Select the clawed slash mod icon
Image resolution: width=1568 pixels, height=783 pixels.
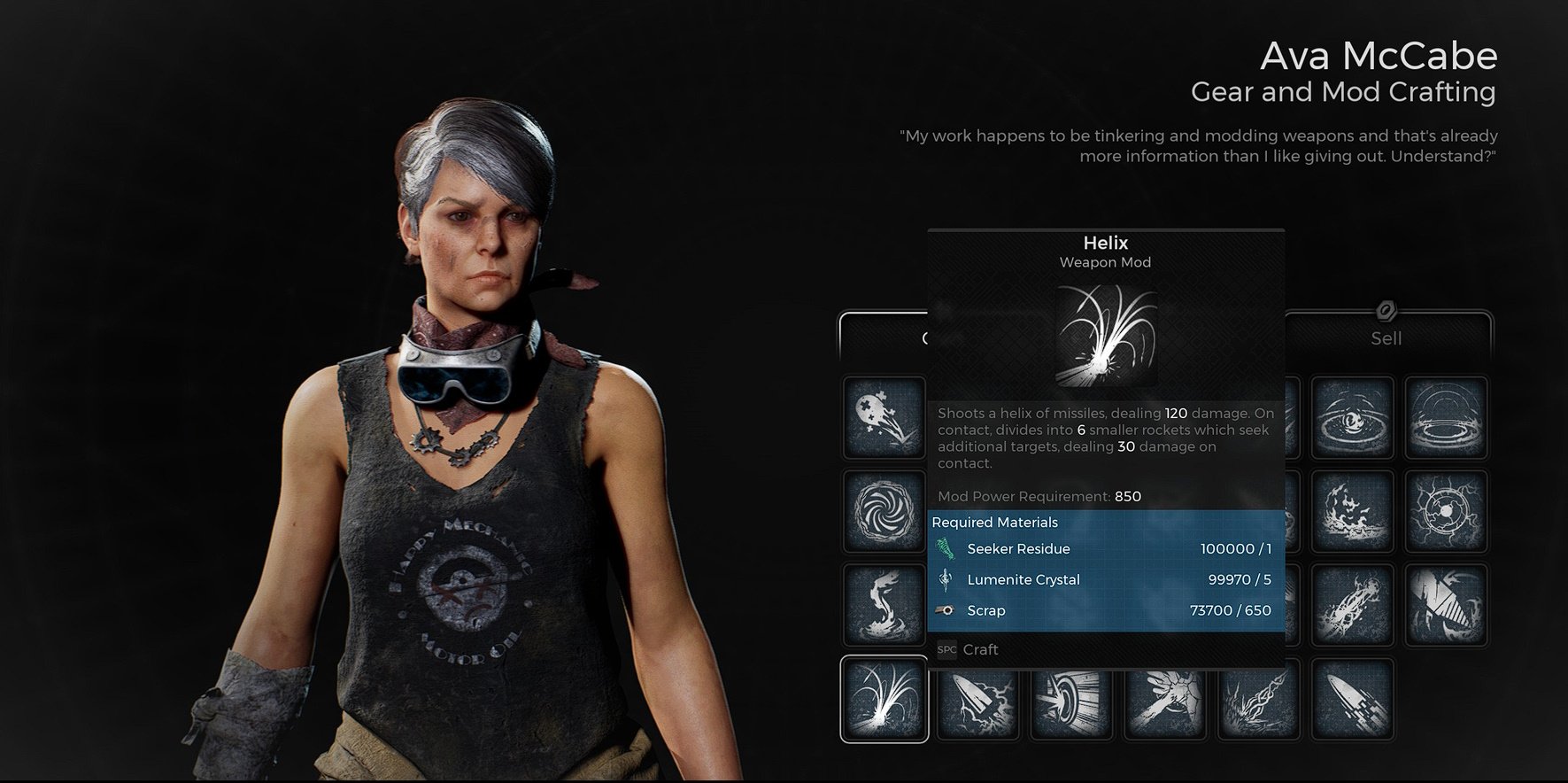point(1448,605)
